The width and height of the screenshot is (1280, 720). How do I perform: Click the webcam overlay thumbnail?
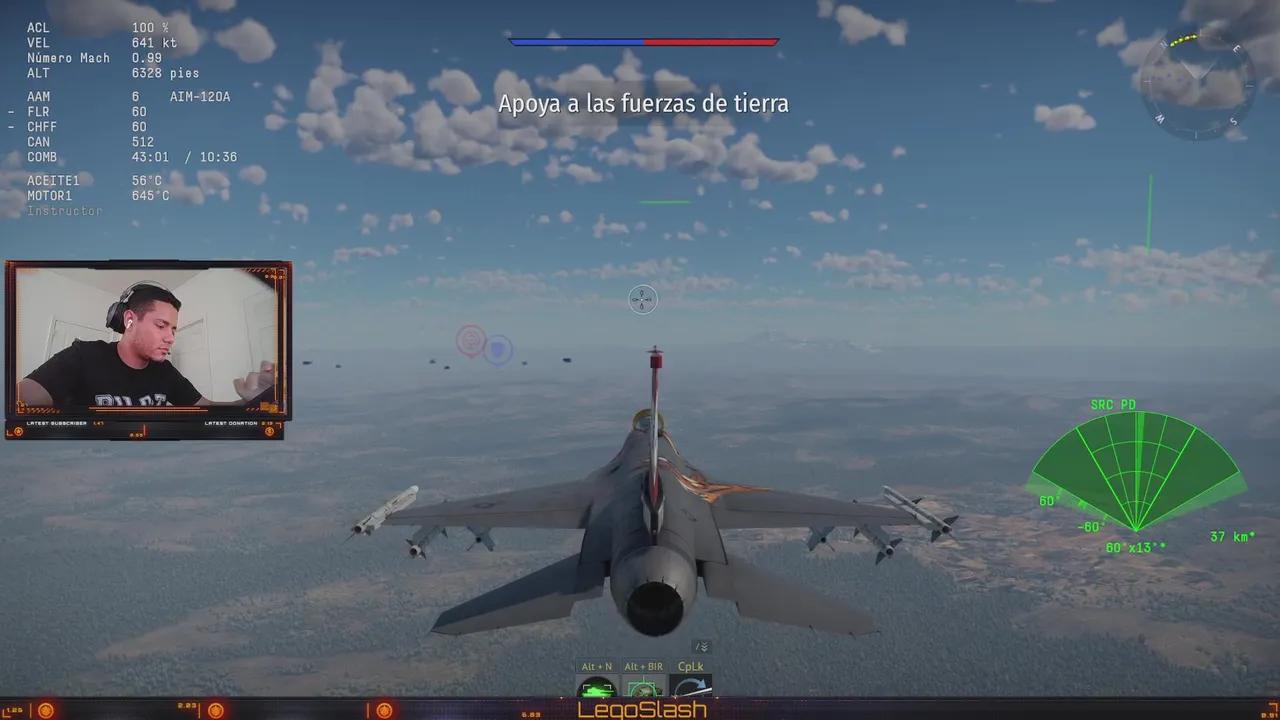[x=148, y=345]
